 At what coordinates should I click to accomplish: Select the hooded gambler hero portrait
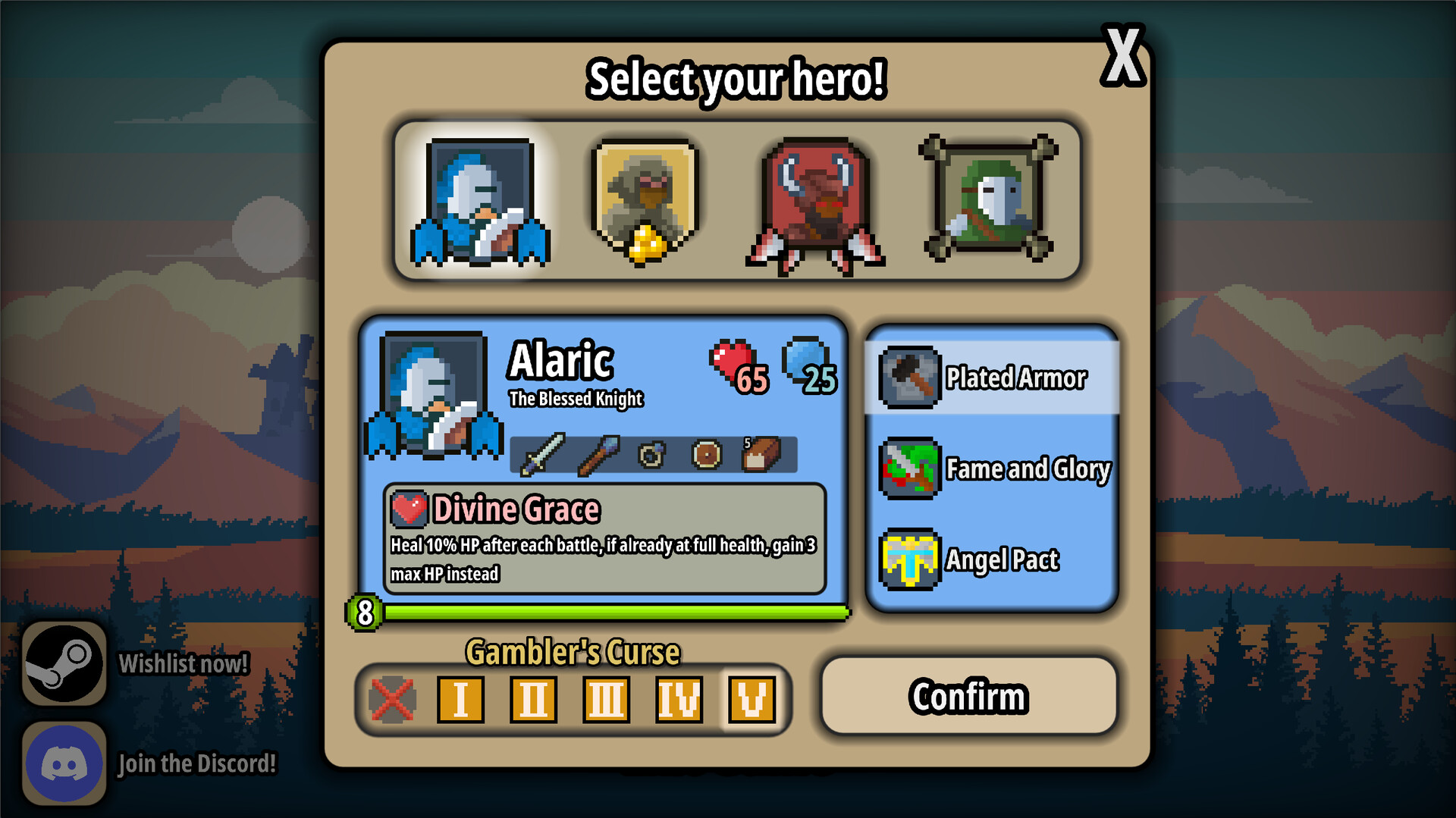point(643,199)
